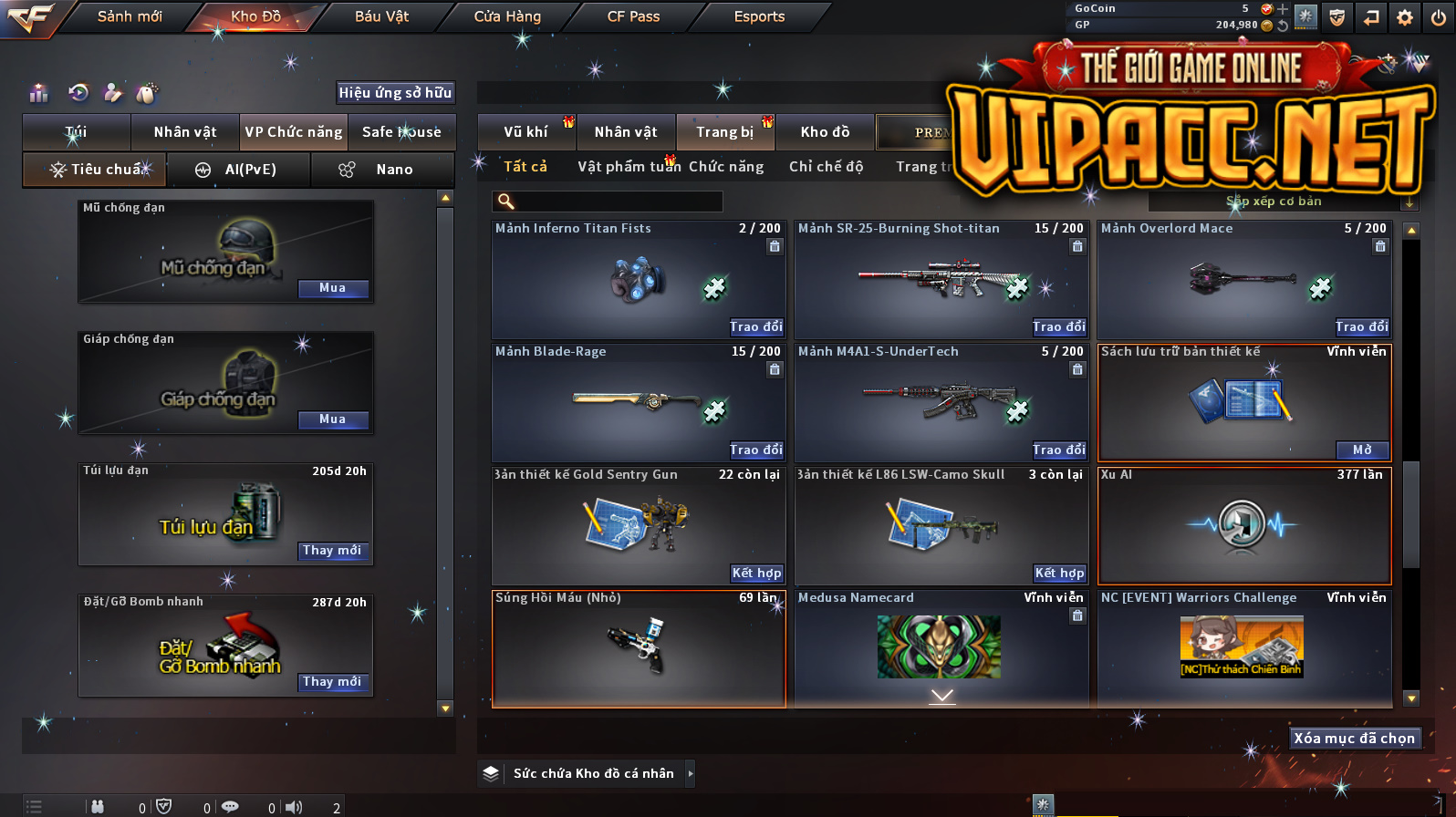Select the Nano sub-tab
This screenshot has height=817, width=1456.
point(383,170)
